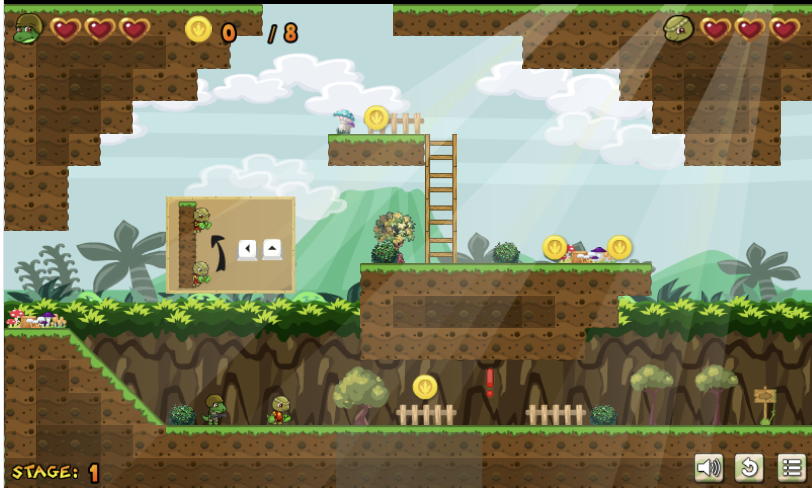Toggle the sound with the speaker button

tap(709, 467)
